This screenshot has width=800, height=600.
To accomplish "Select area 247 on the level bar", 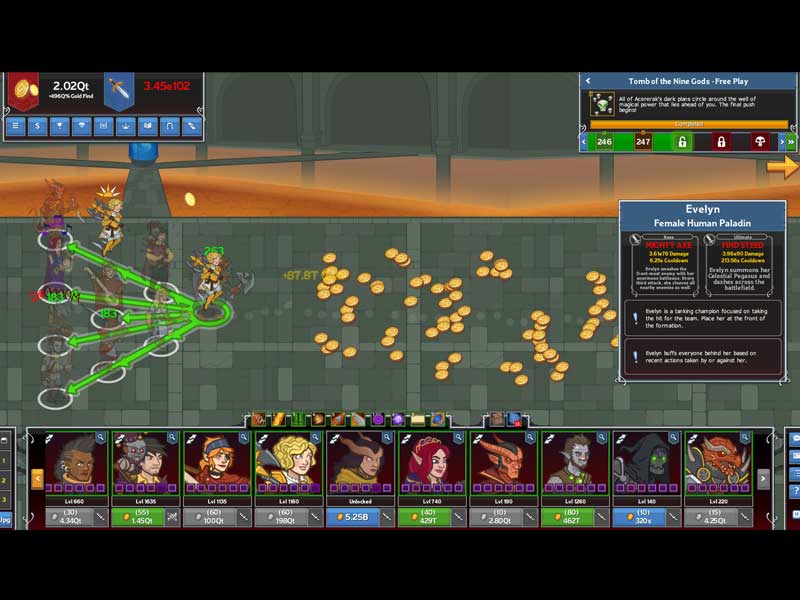I will click(x=643, y=142).
